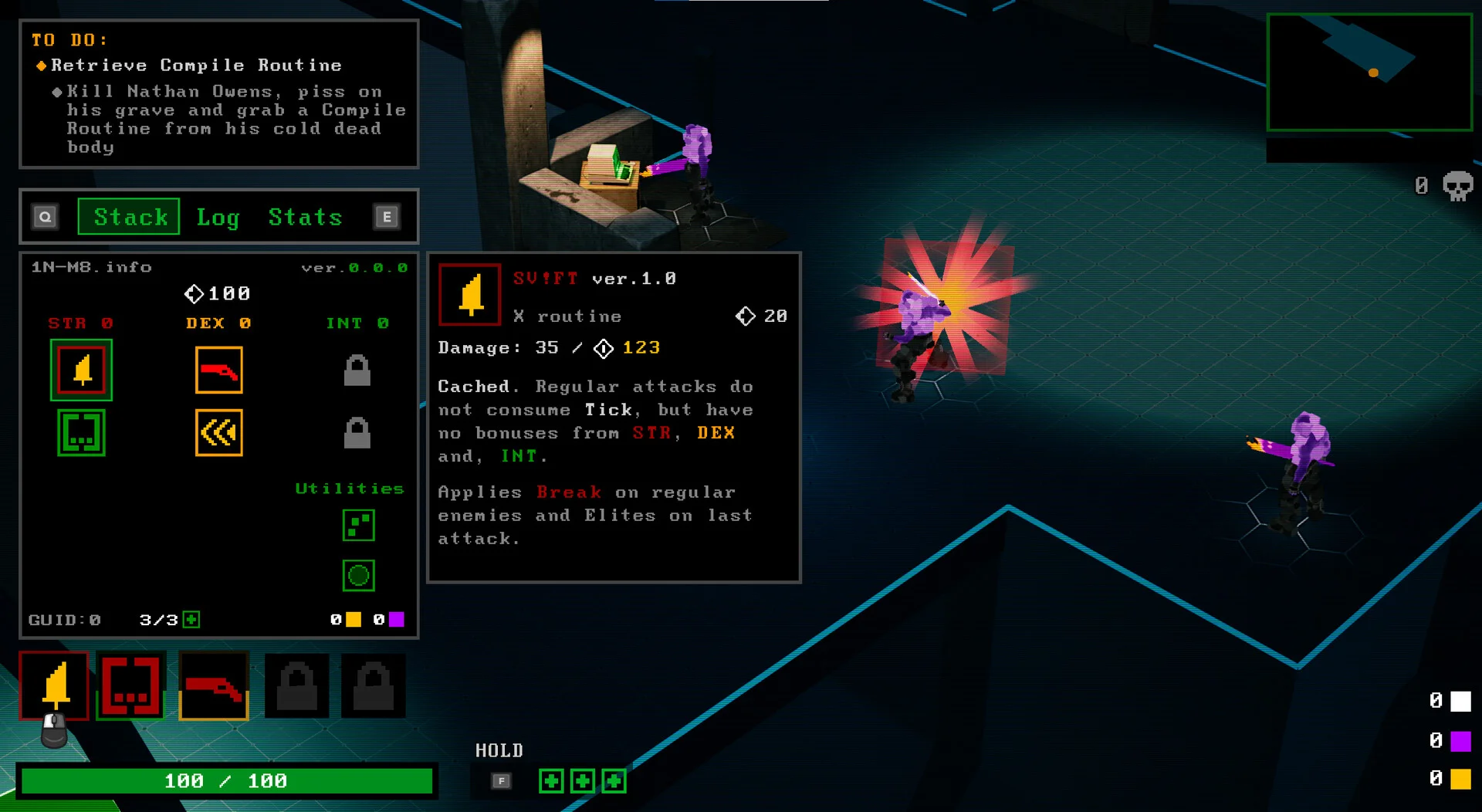Click the green plus beside 3/3

coord(191,620)
